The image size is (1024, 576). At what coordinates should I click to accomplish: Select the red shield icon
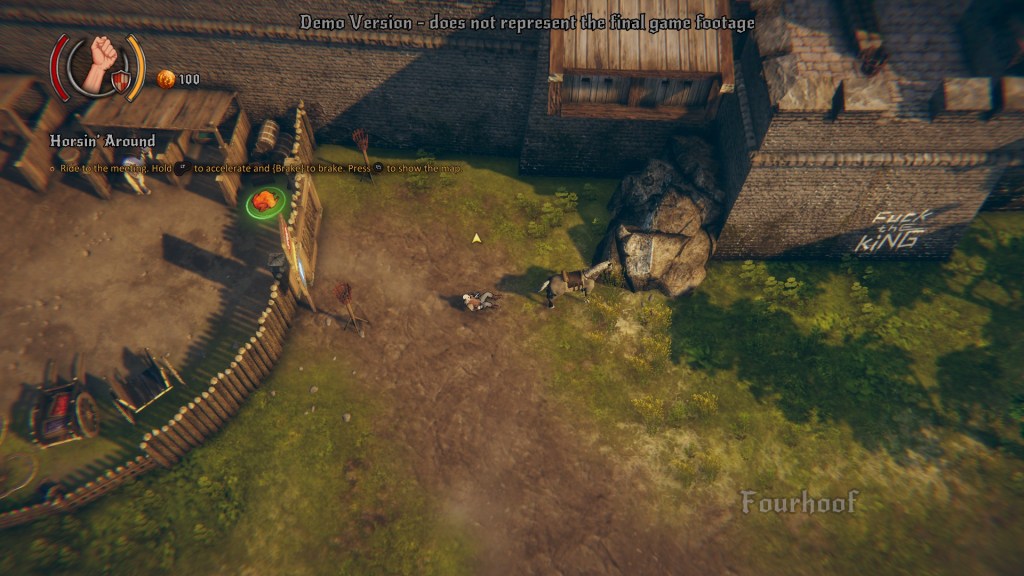point(120,82)
